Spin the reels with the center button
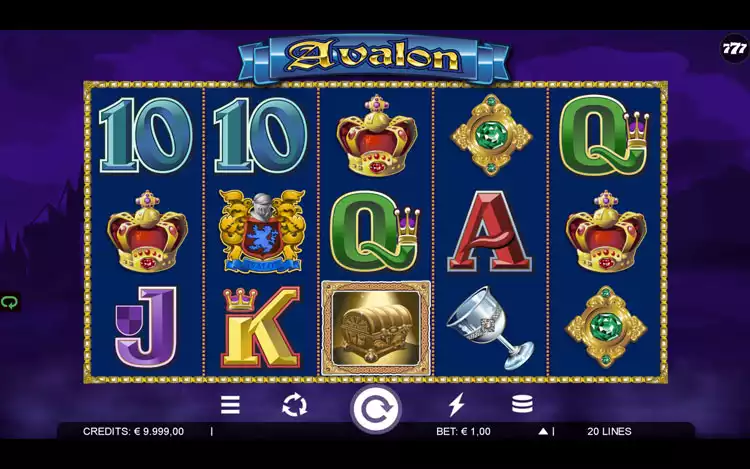Viewport: 750px width, 469px height. (x=375, y=408)
